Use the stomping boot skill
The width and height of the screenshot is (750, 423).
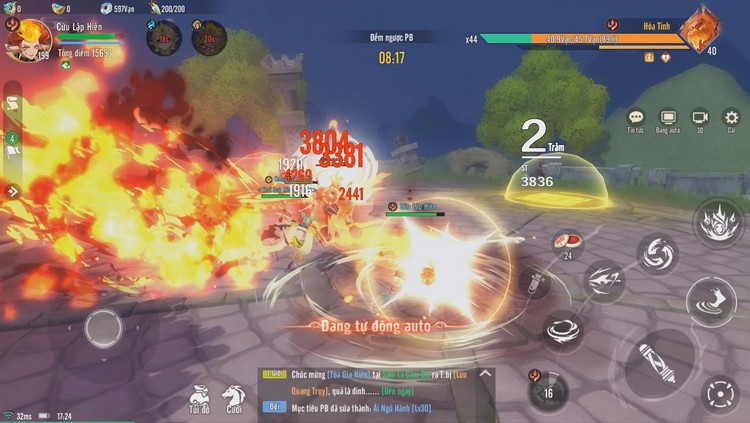pos(711,299)
